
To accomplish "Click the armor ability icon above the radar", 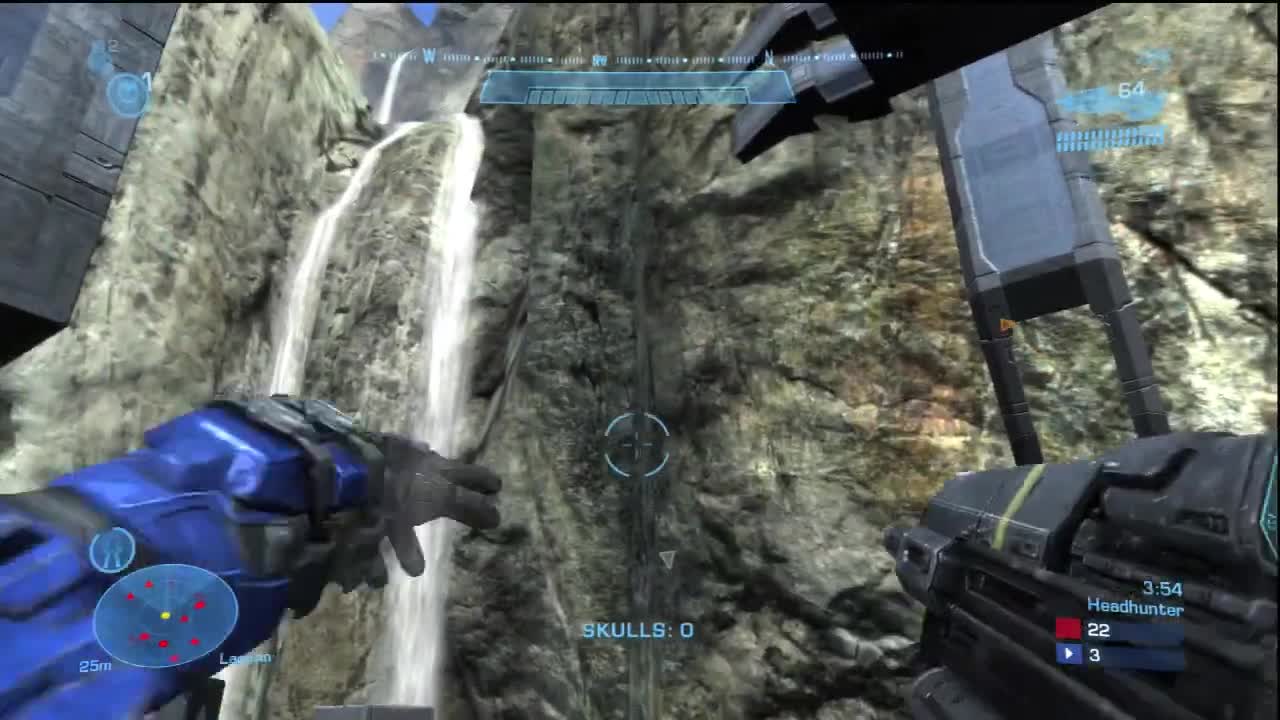I will coord(111,548).
